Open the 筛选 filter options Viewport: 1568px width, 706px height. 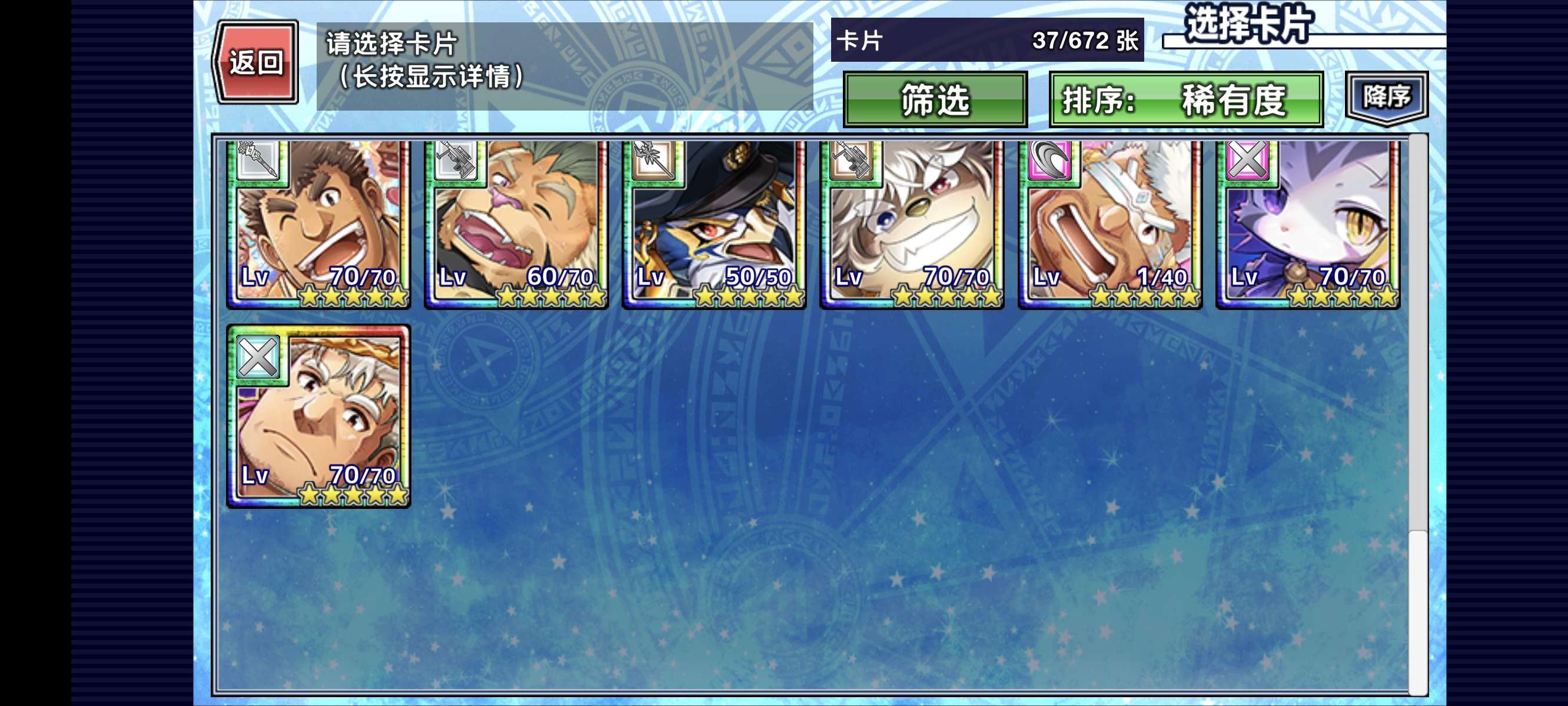[x=934, y=100]
